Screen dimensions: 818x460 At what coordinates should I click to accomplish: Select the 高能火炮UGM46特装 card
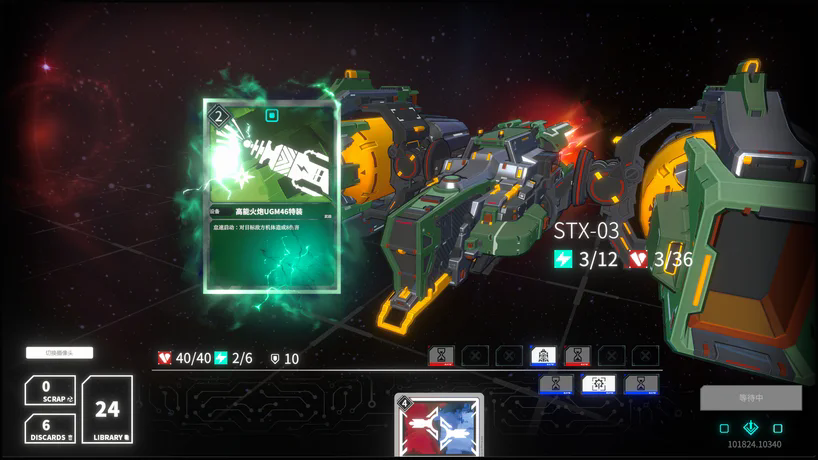pos(272,195)
